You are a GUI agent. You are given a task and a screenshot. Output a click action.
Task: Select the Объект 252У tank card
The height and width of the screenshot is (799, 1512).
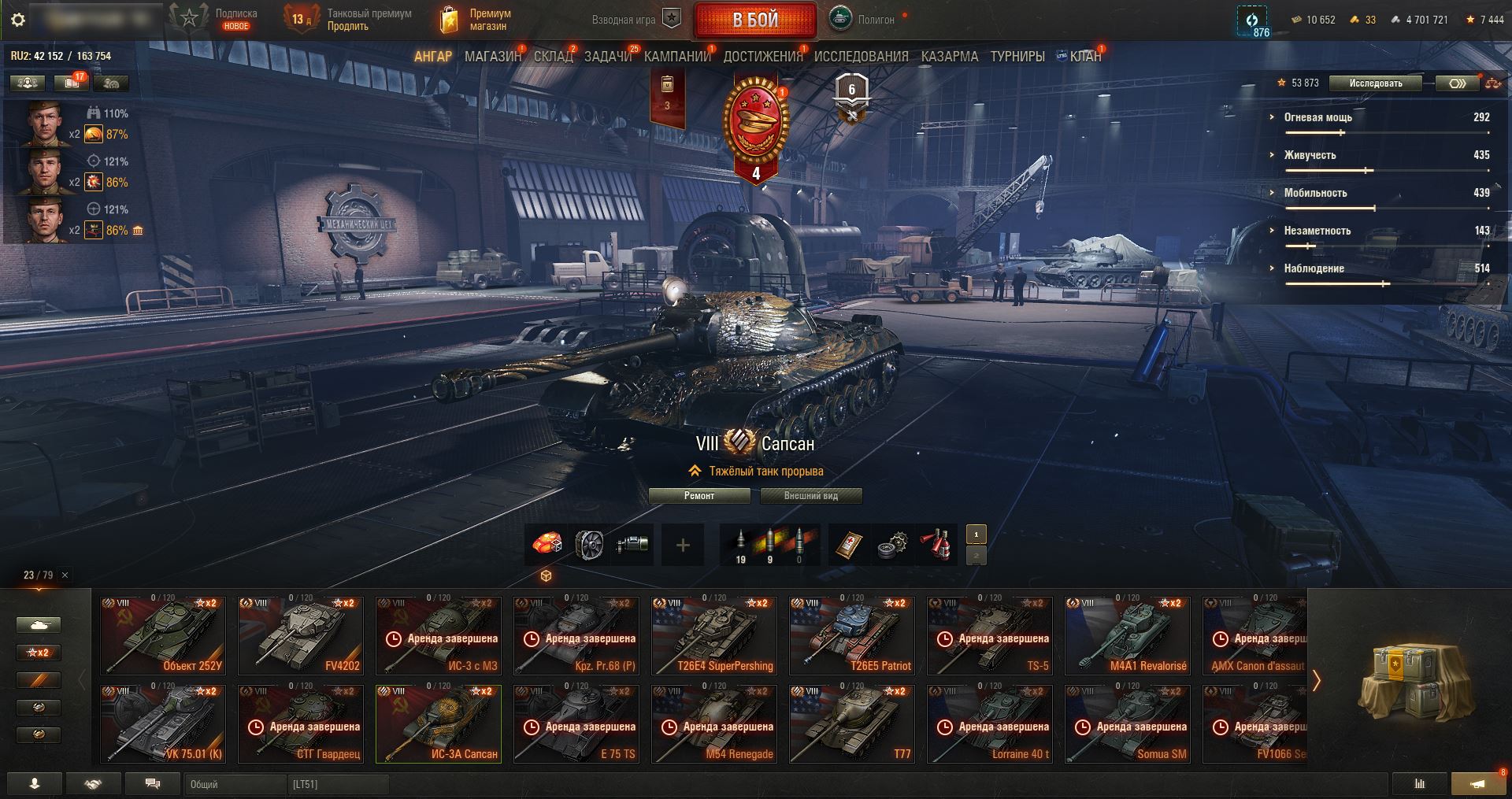pos(163,636)
